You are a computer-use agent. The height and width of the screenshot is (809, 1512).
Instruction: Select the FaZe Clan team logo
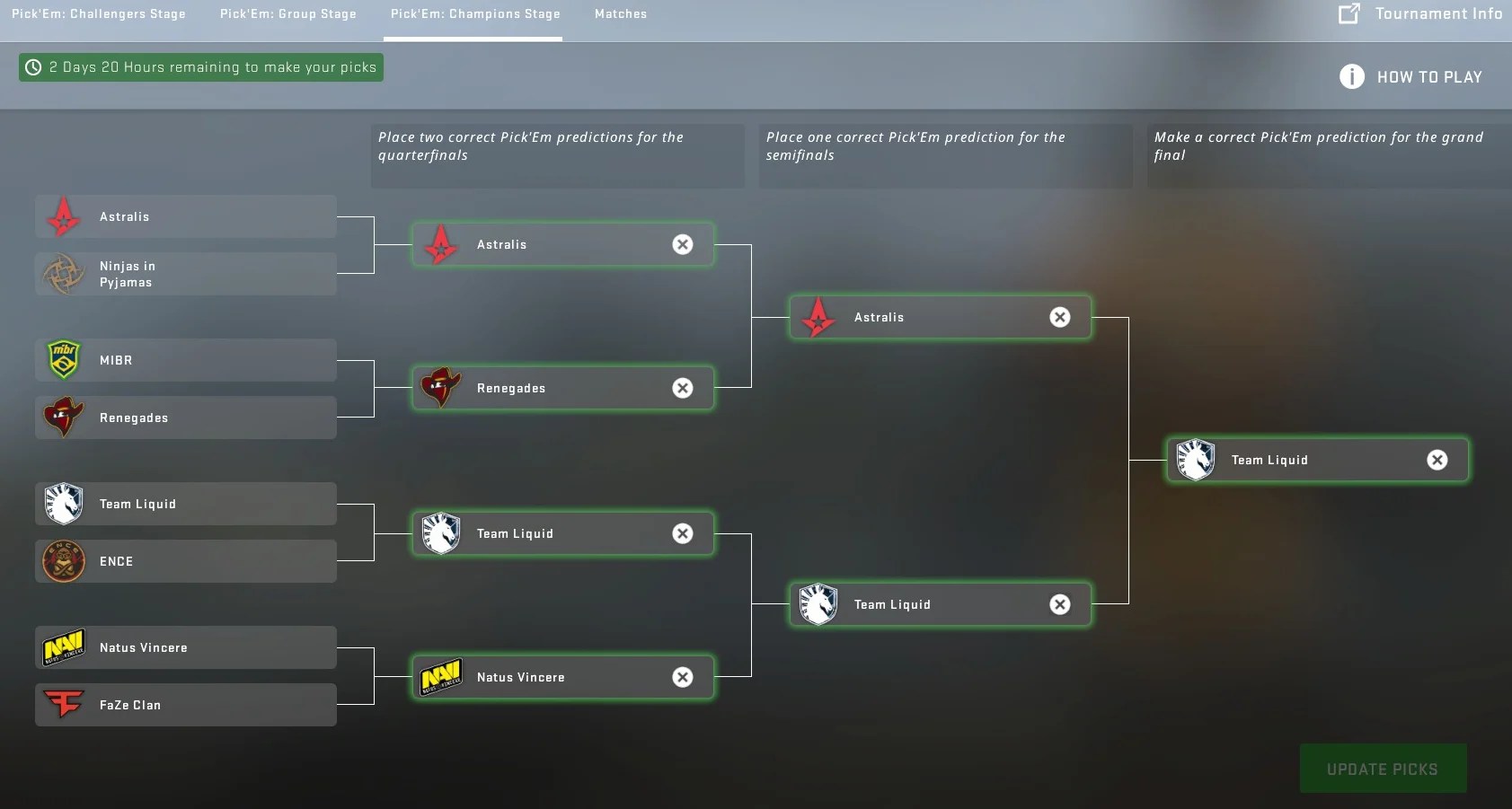(63, 705)
